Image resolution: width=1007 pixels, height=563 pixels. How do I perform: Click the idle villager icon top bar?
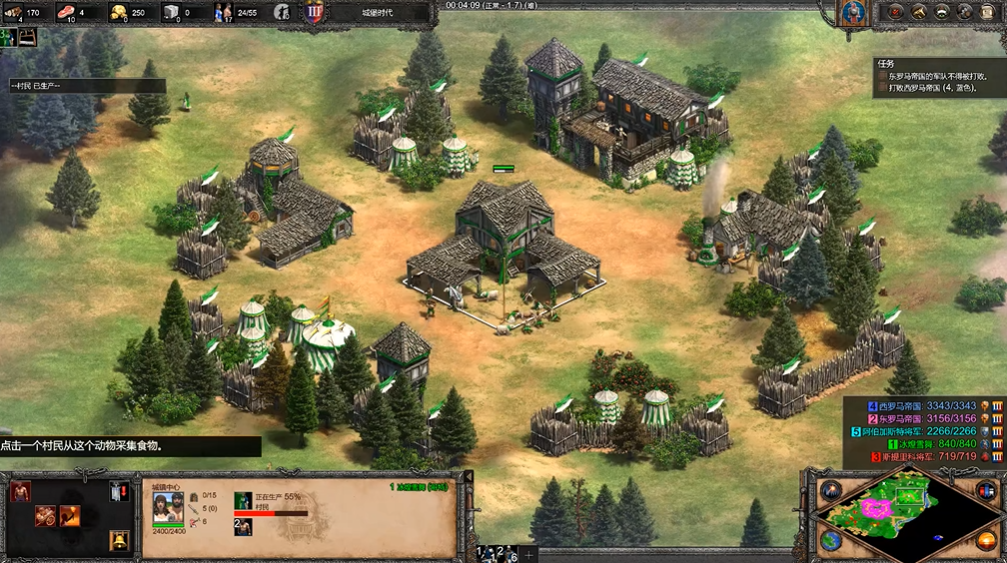point(283,12)
